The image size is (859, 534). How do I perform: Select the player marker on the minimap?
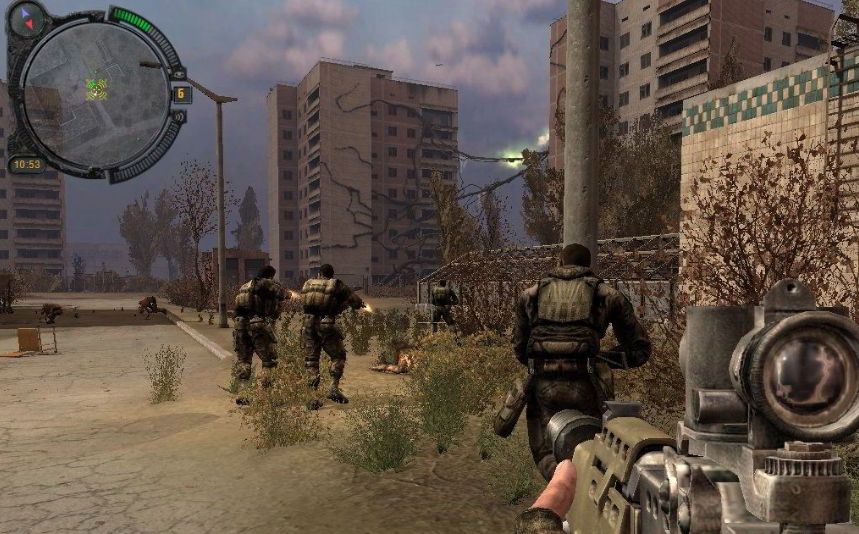click(x=97, y=89)
